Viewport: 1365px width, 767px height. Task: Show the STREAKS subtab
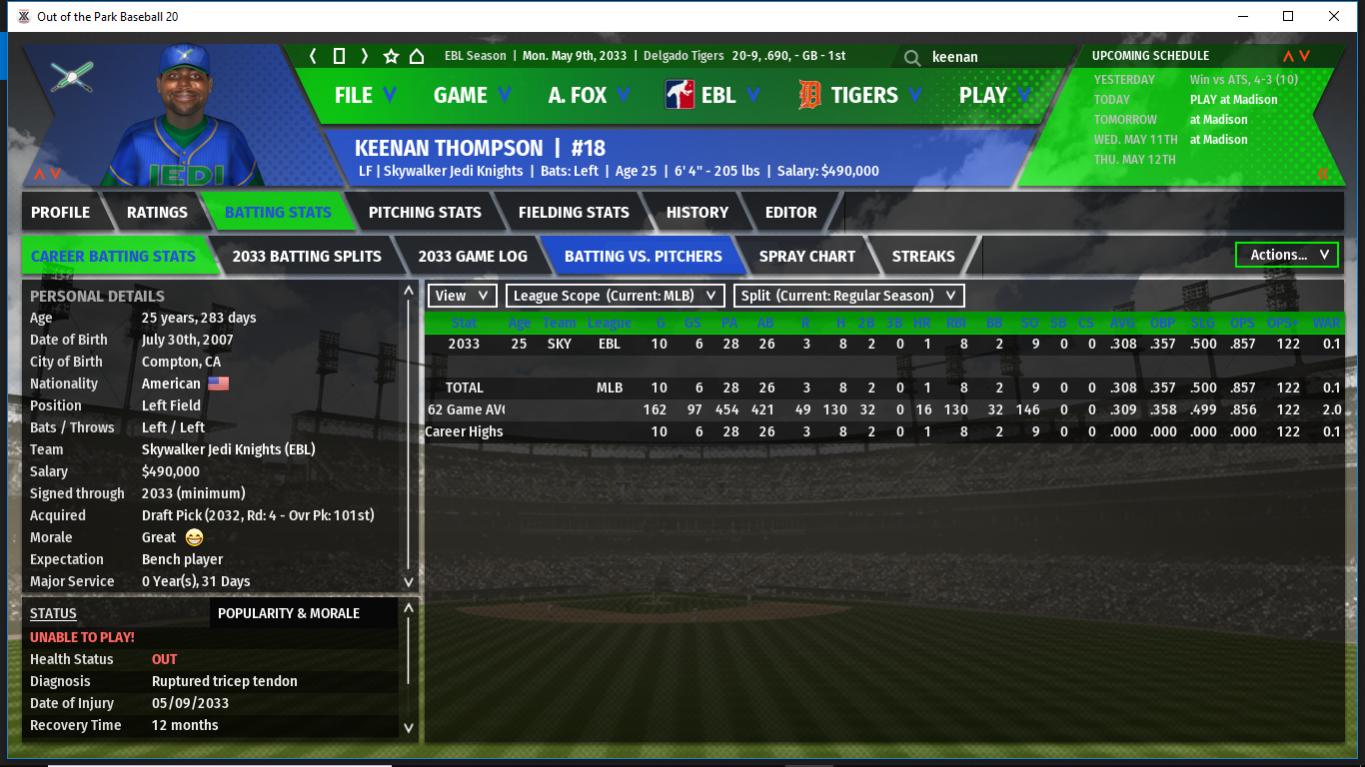click(922, 256)
